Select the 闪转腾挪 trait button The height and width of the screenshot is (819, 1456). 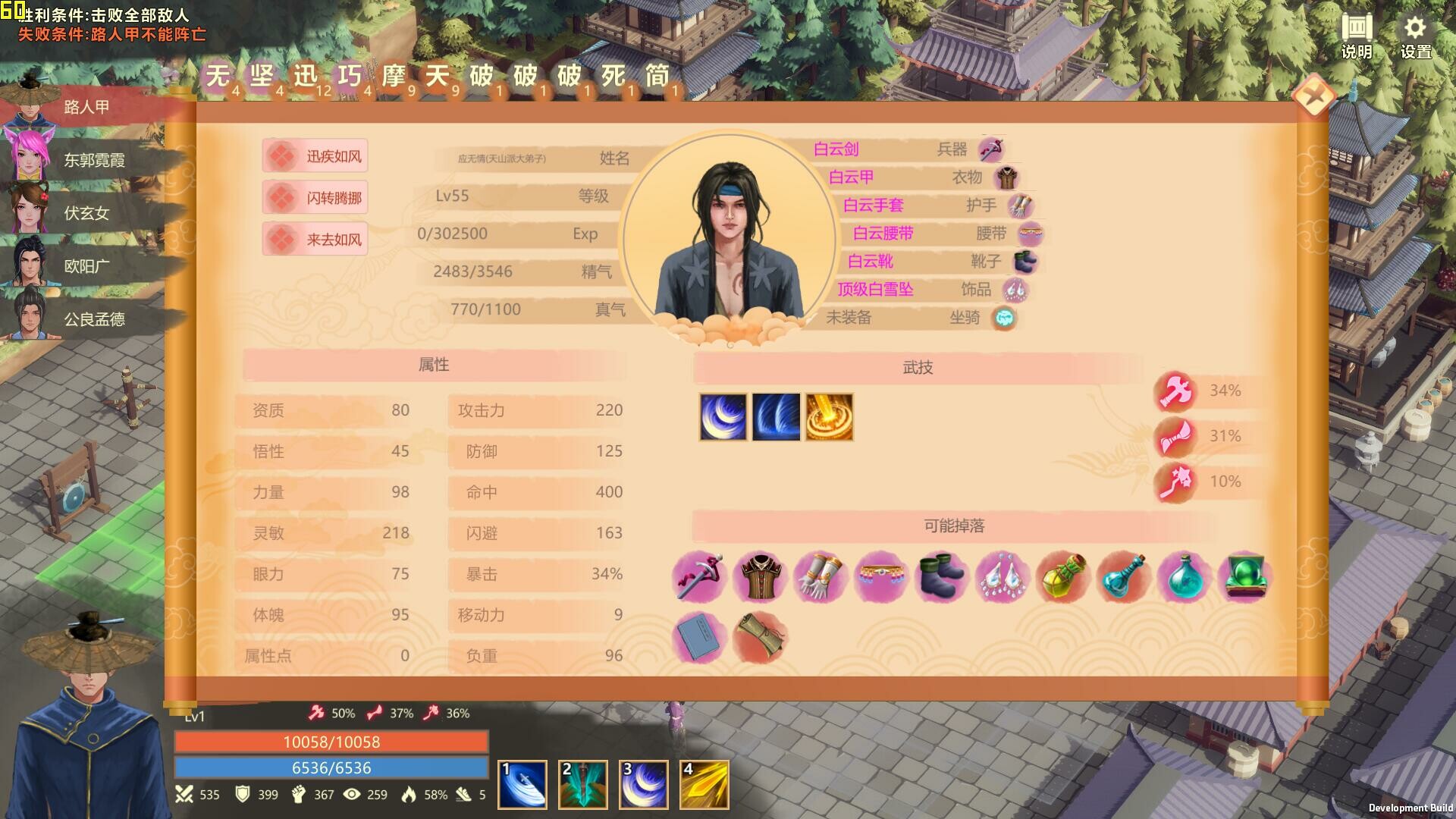coord(315,198)
